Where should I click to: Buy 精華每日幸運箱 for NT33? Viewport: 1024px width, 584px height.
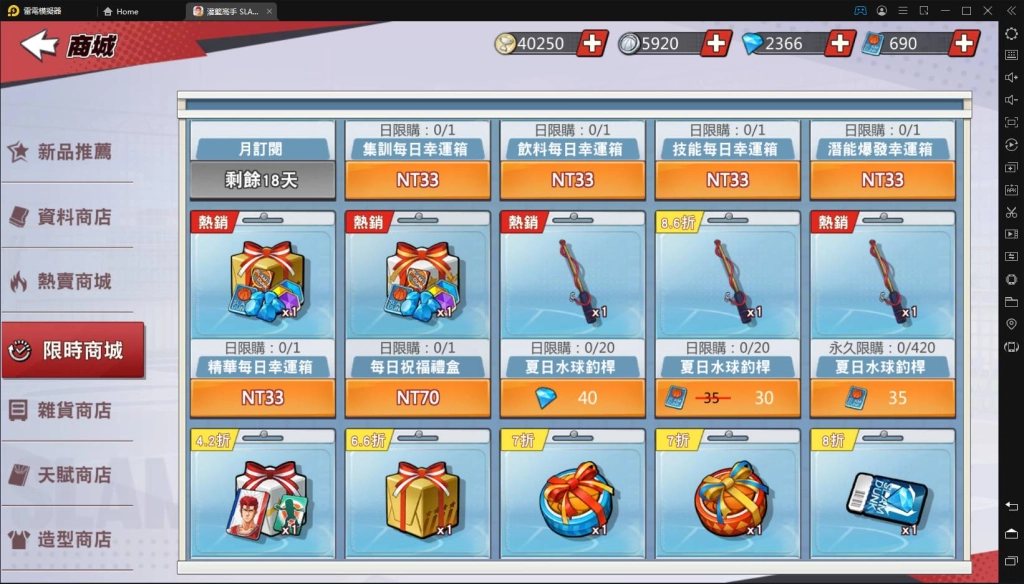tap(262, 397)
